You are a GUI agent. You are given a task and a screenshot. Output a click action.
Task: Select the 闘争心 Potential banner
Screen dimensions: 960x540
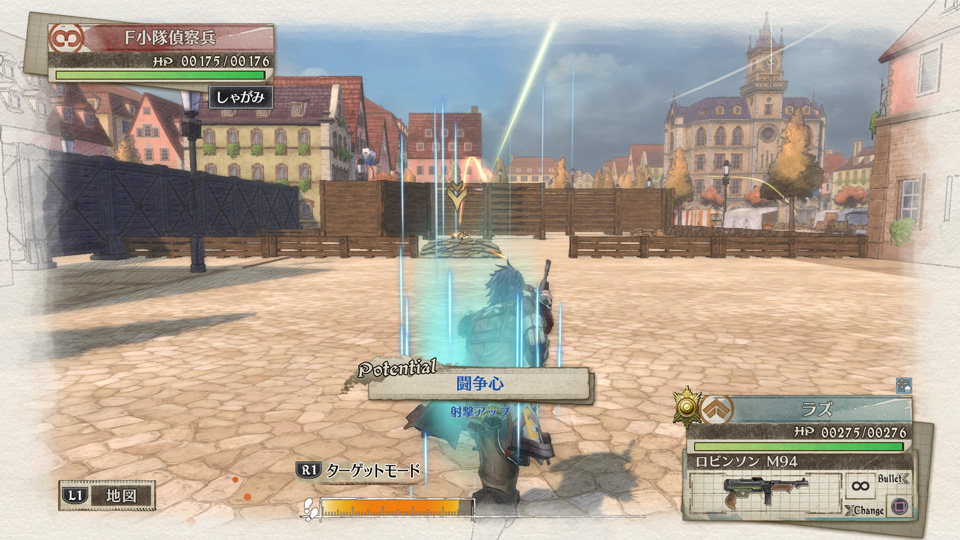point(480,384)
